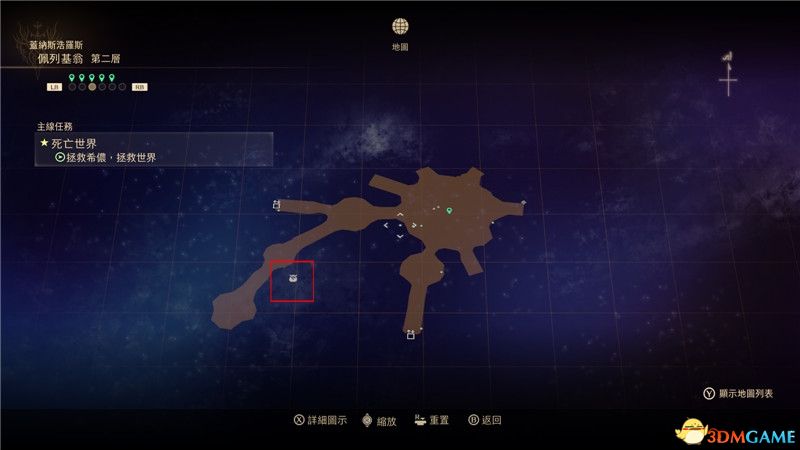800x450 pixels.
Task: Choose the exit marker at the map's western passage
Action: (276, 205)
